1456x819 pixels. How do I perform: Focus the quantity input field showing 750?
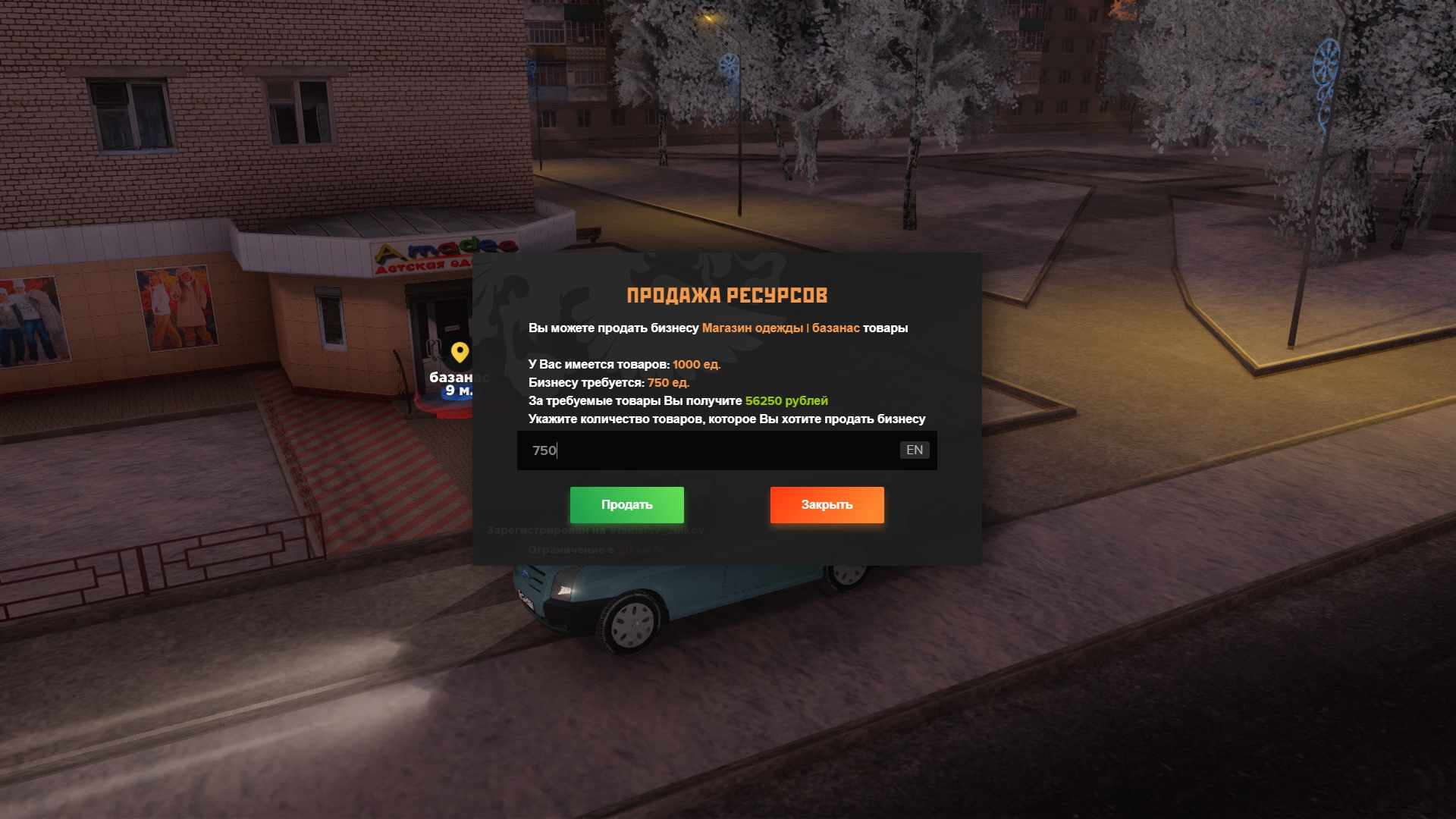pyautogui.click(x=705, y=450)
